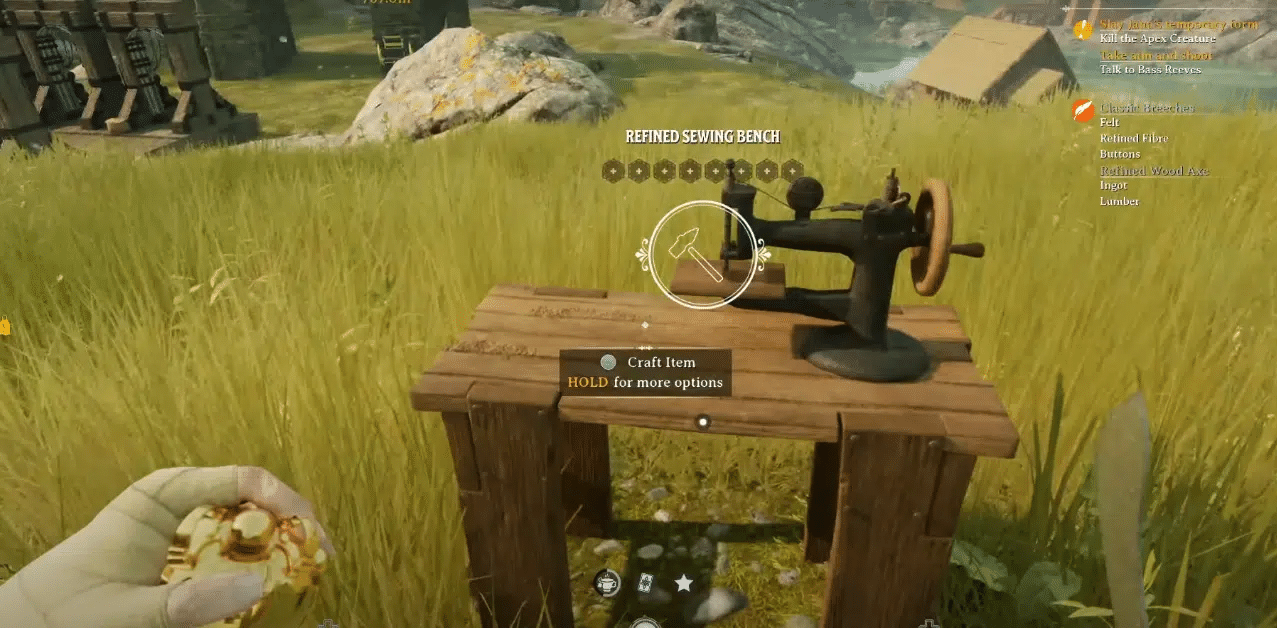Open the Classic Breeches tracked recipe
This screenshot has width=1277, height=628.
click(1146, 107)
